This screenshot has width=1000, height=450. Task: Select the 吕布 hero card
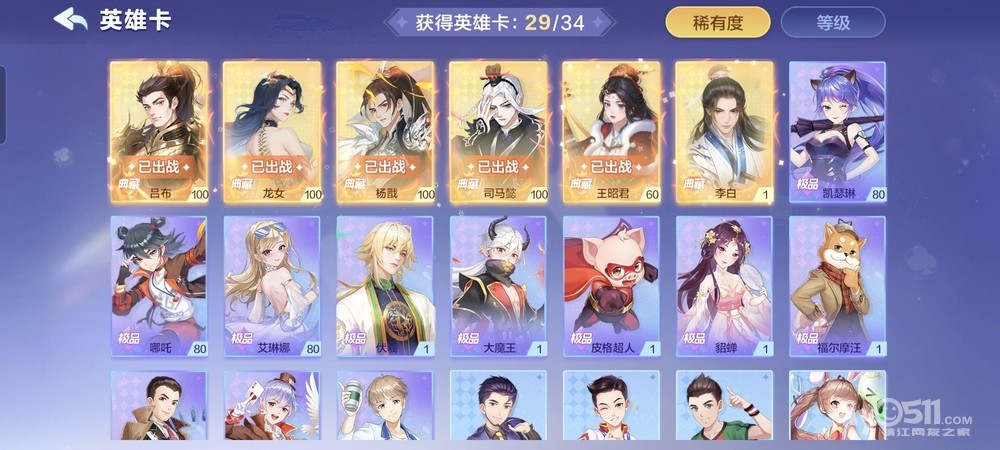pyautogui.click(x=158, y=130)
